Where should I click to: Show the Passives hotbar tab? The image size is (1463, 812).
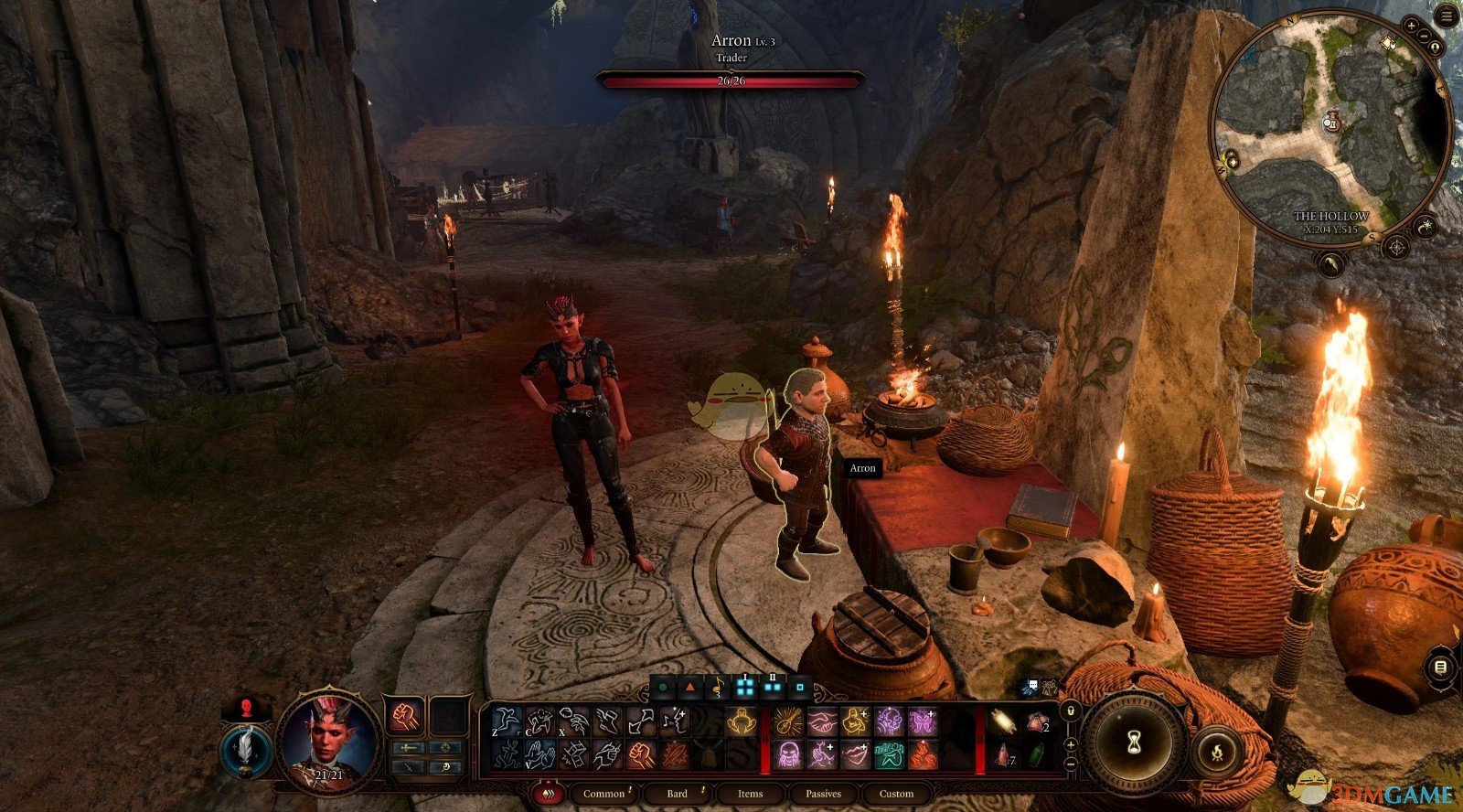(823, 794)
